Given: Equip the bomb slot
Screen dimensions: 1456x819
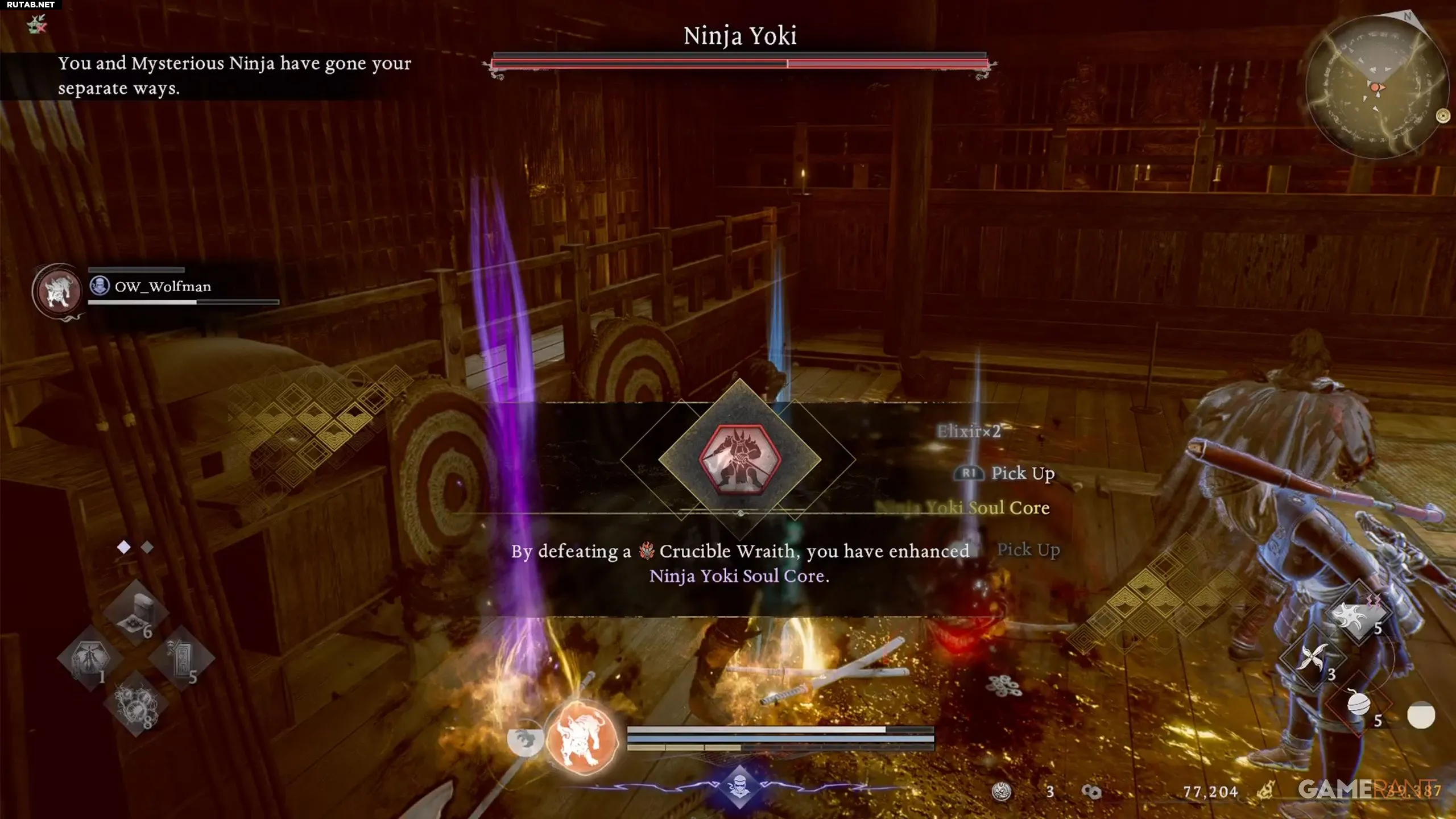Looking at the screenshot, I should pos(1358,705).
